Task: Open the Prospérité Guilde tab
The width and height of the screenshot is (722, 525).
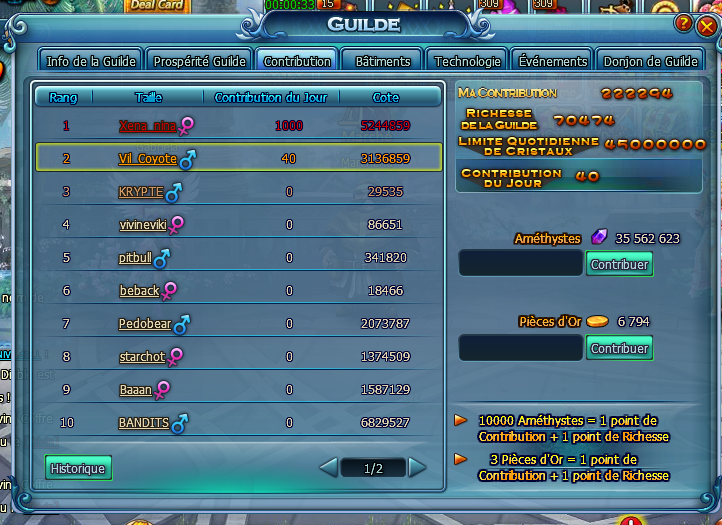Action: point(199,61)
